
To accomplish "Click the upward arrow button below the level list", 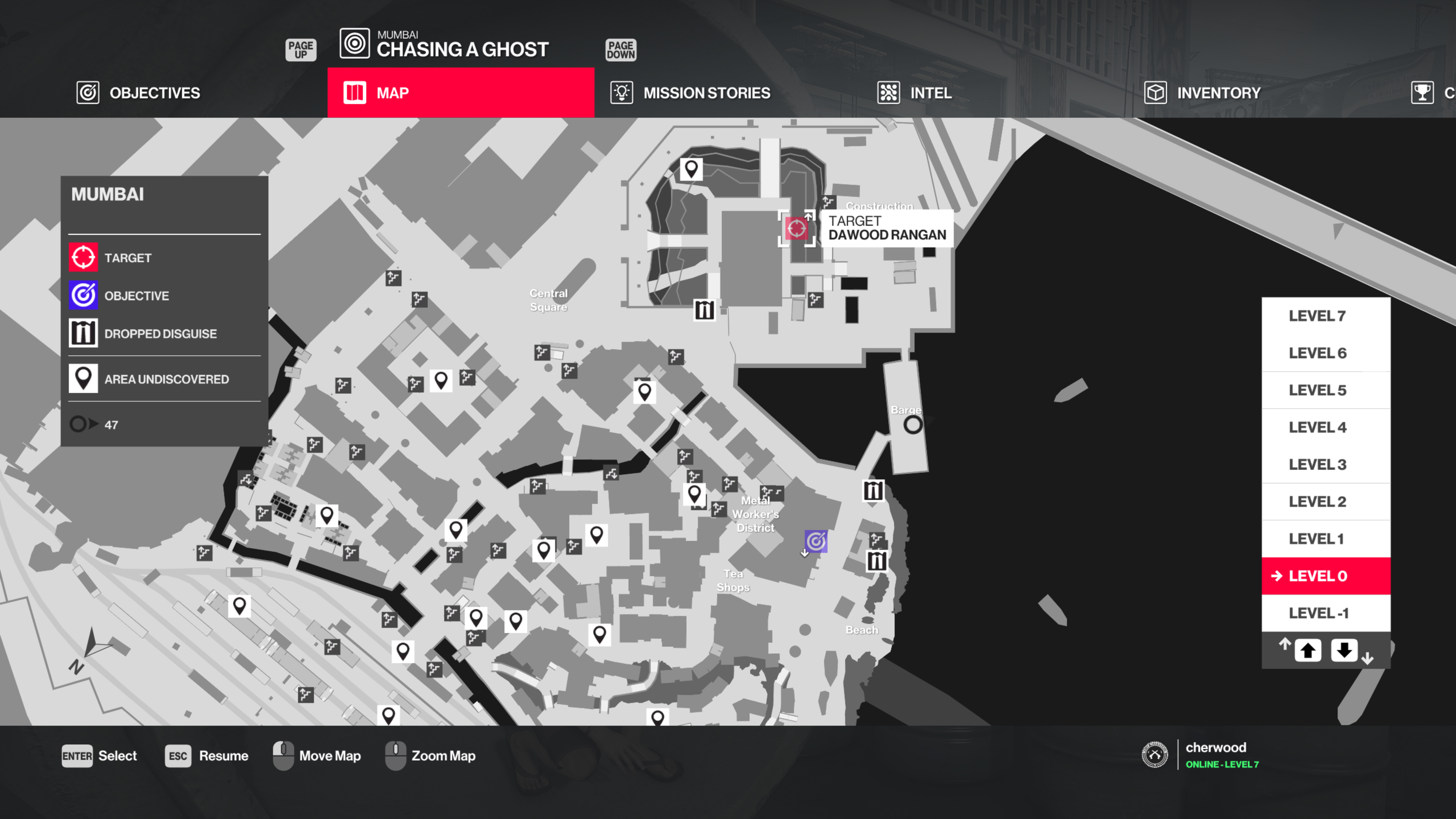I will click(x=1309, y=650).
